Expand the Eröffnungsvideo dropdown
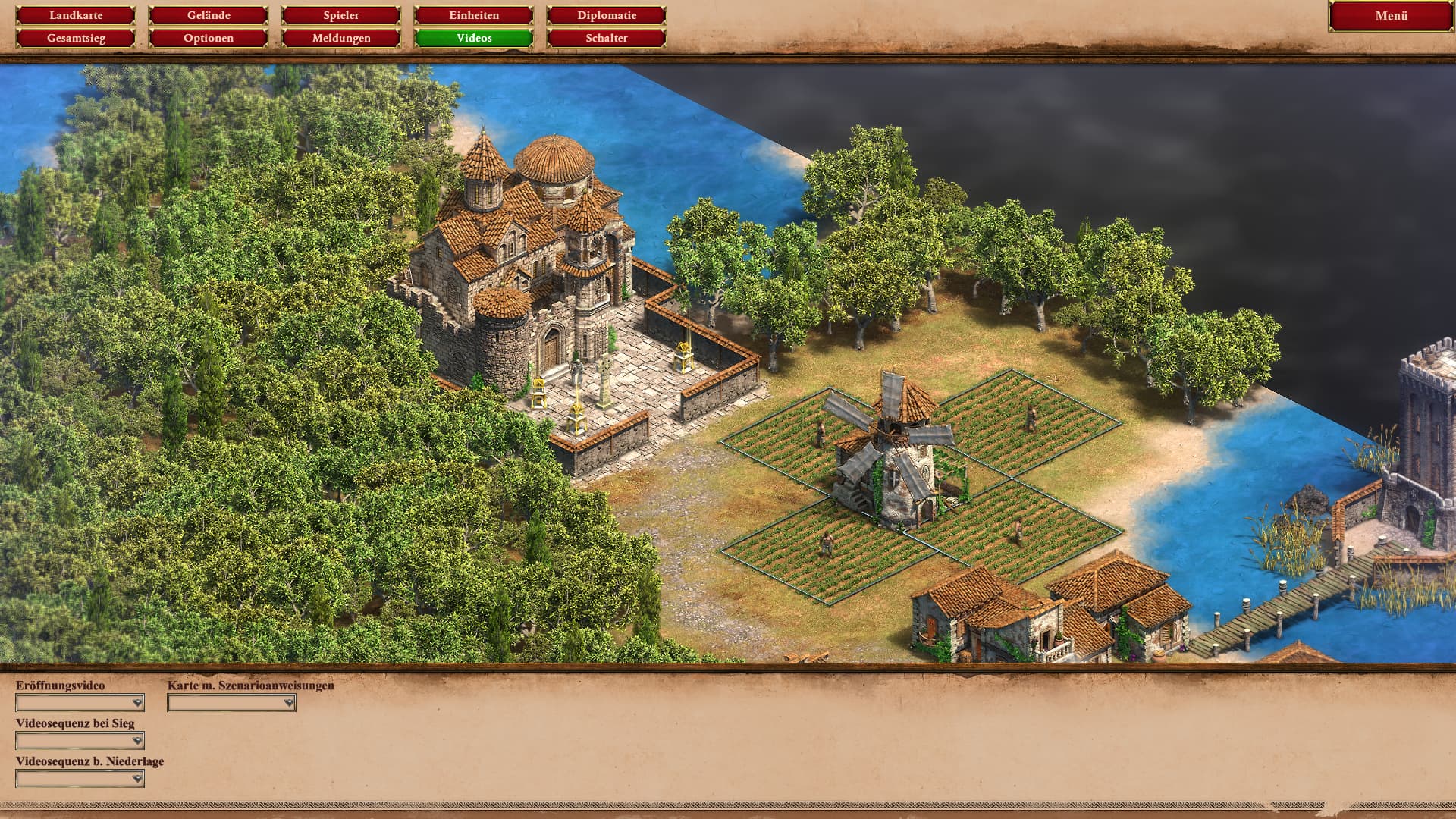 pos(80,703)
